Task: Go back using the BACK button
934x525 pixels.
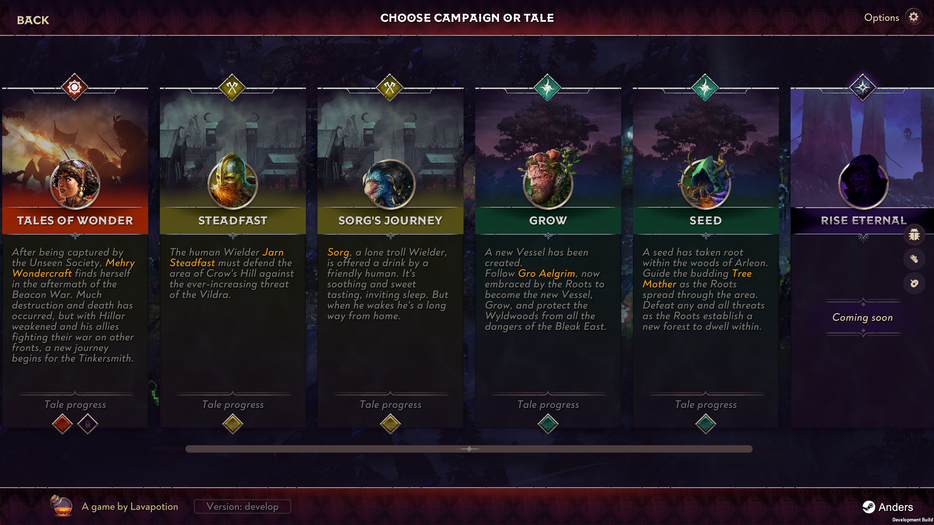Action: coord(33,20)
